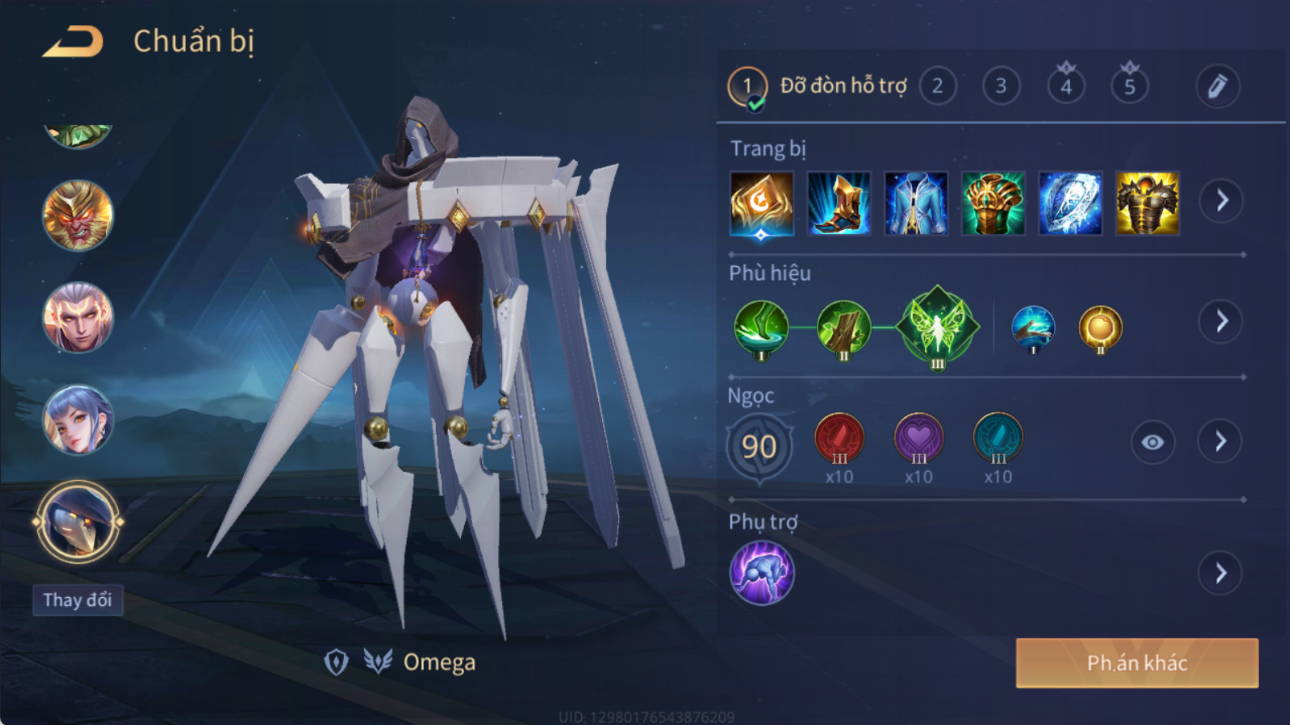Go back using the return arrow

(x=72, y=42)
